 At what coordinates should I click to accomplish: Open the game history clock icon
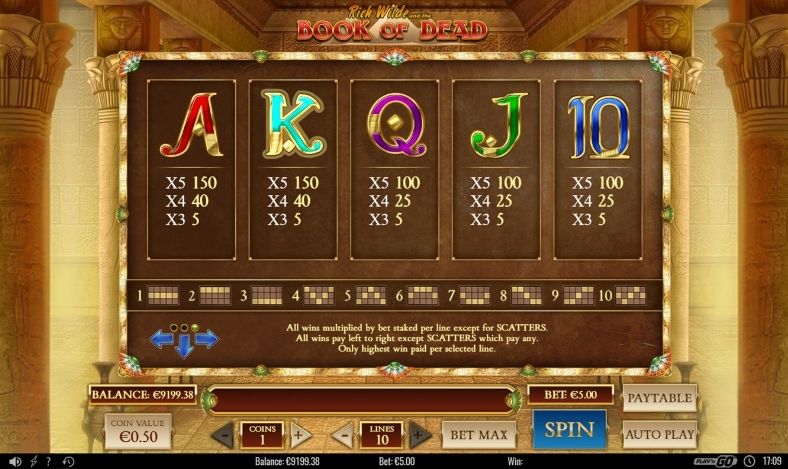click(67, 462)
